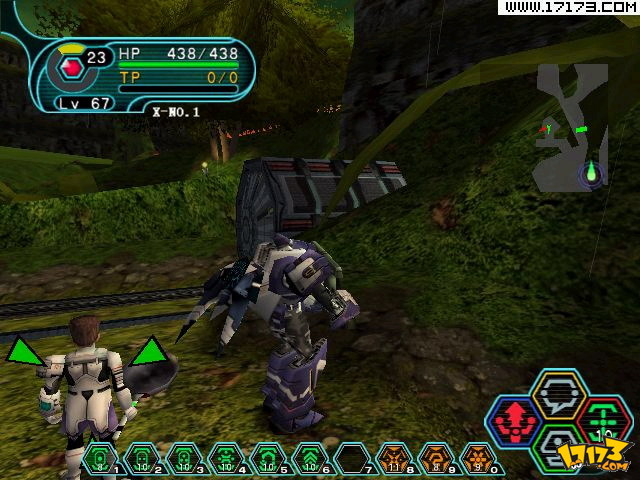Use the orange trap in slot 0
Image resolution: width=640 pixels, height=480 pixels.
pyautogui.click(x=477, y=459)
